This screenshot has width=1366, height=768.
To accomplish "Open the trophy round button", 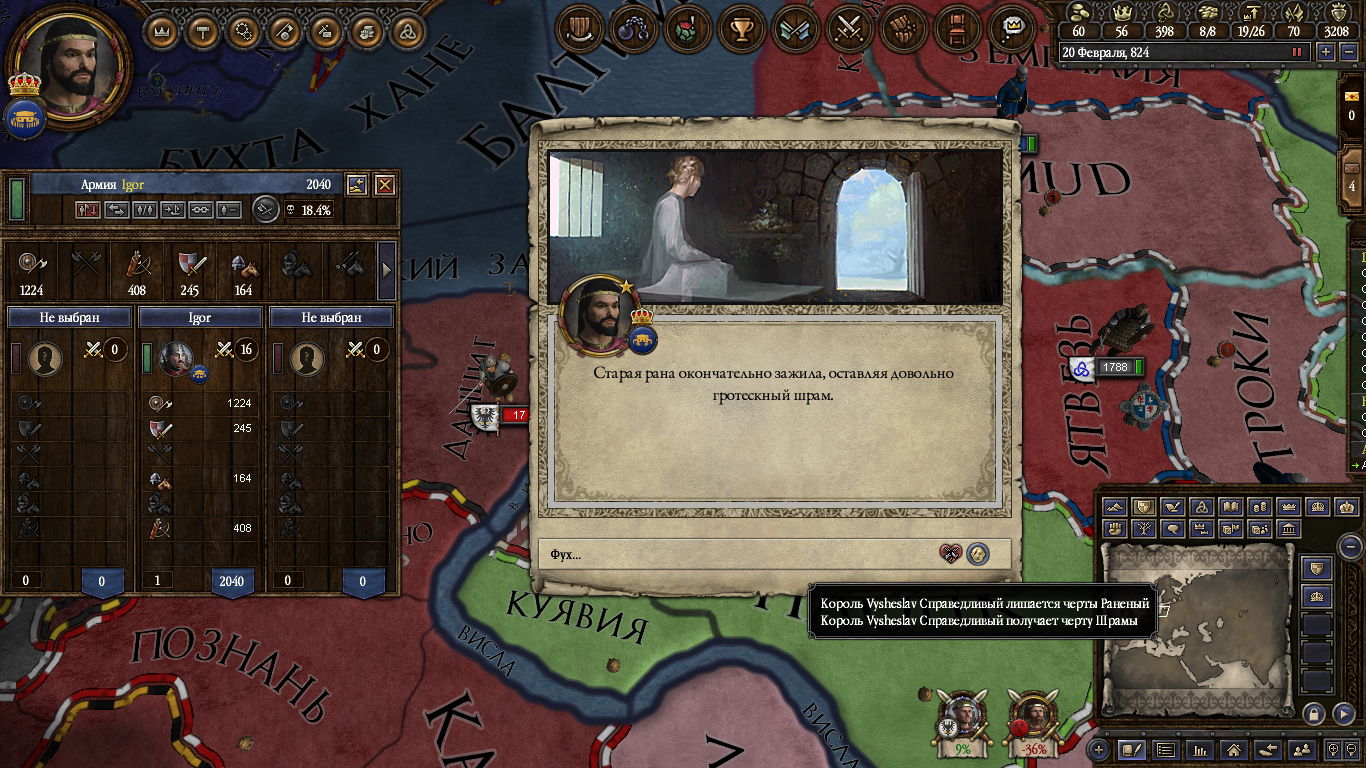I will click(x=741, y=29).
